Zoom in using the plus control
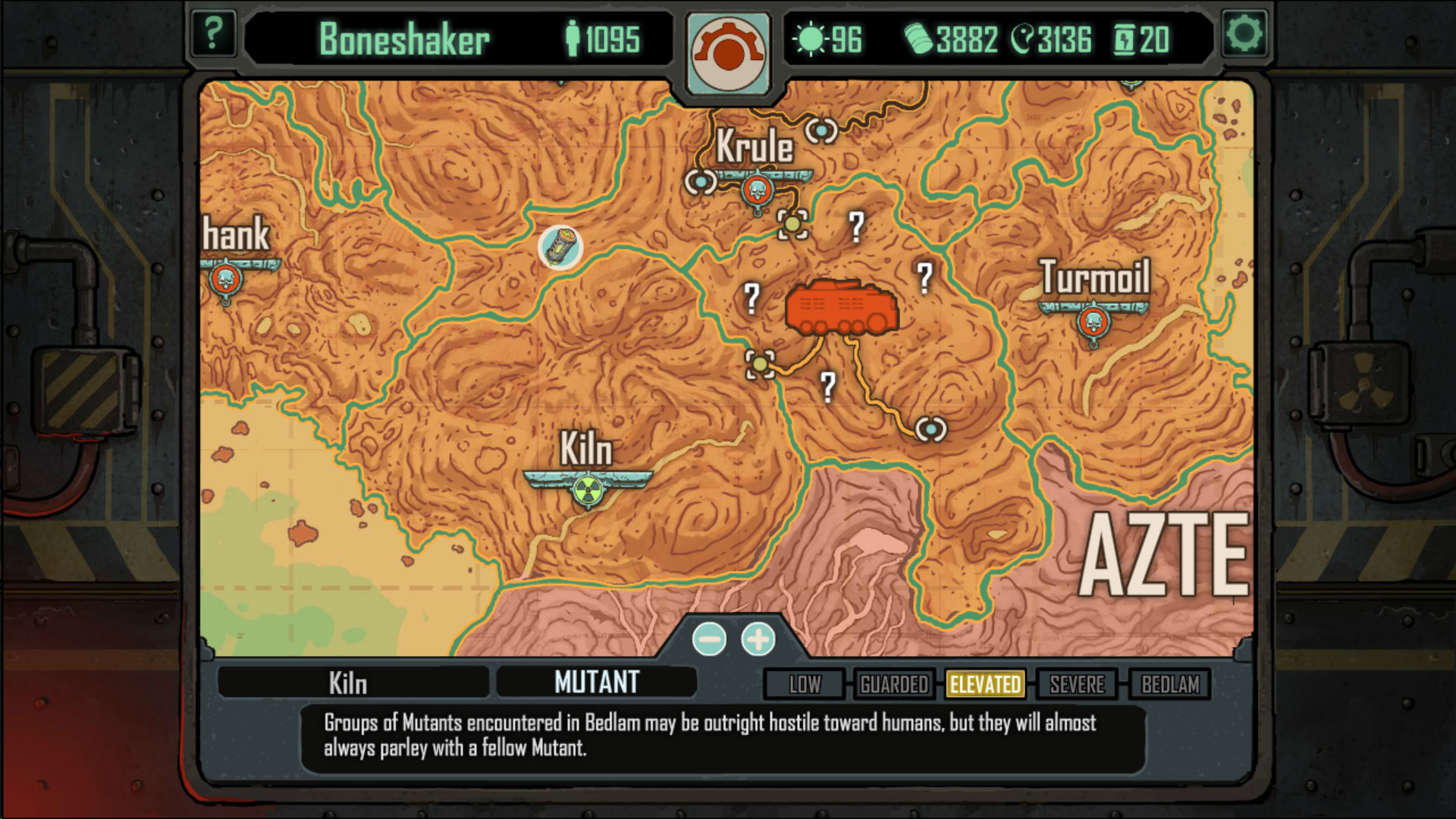 coord(758,639)
